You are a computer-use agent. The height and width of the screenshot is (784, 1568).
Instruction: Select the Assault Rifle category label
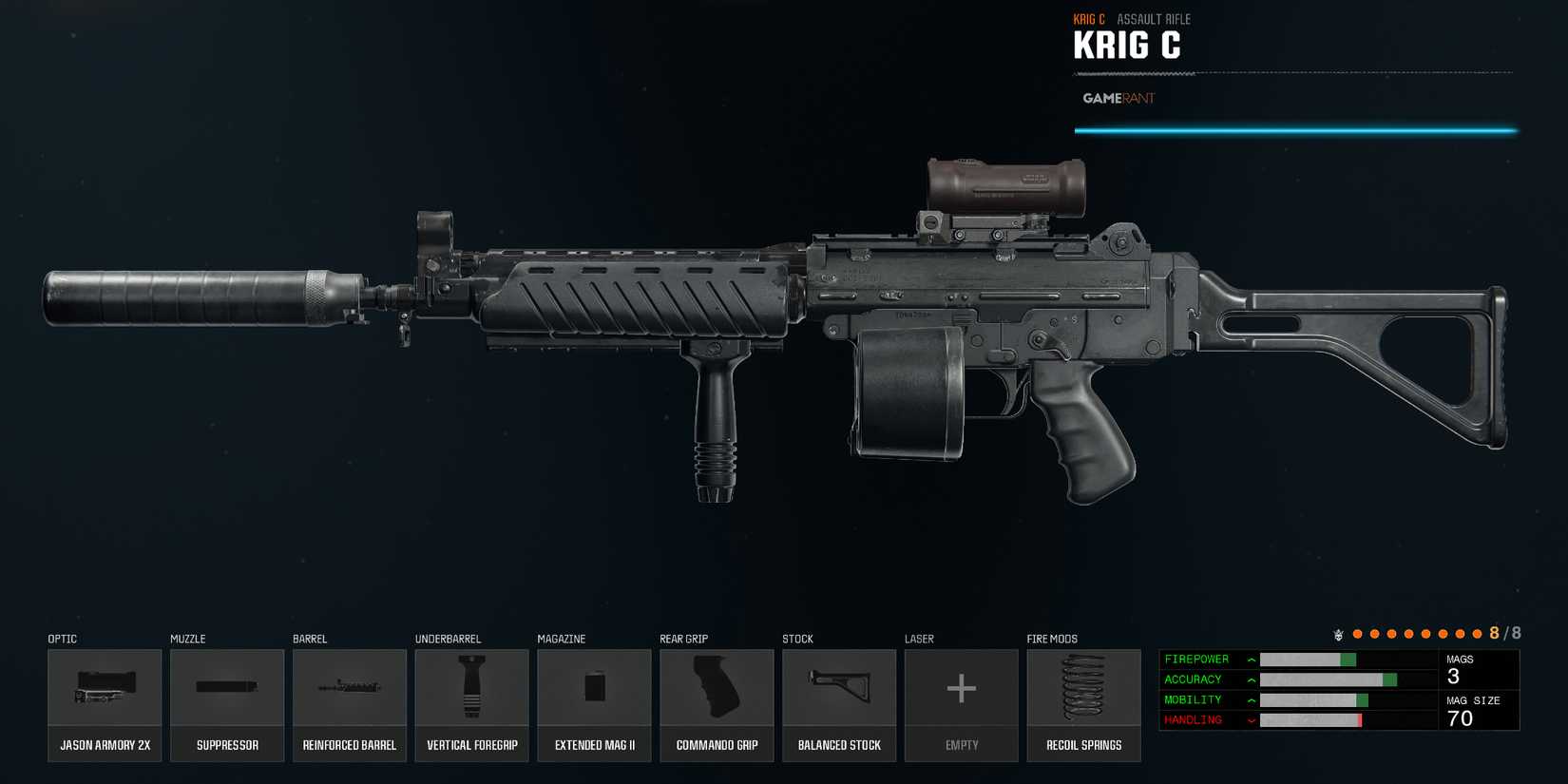(x=1154, y=18)
